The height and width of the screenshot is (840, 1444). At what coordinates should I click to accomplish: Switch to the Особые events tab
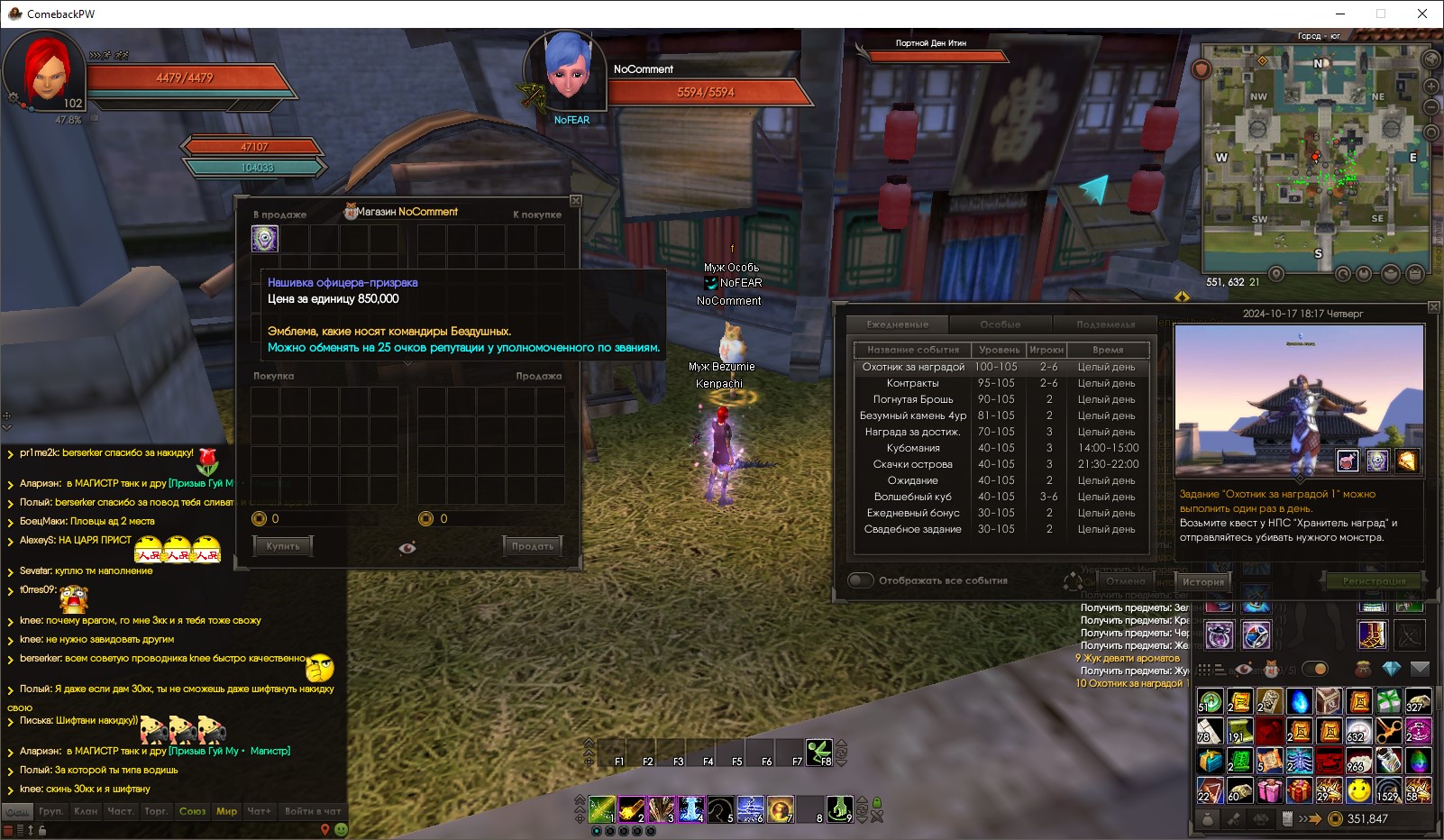click(x=1001, y=324)
